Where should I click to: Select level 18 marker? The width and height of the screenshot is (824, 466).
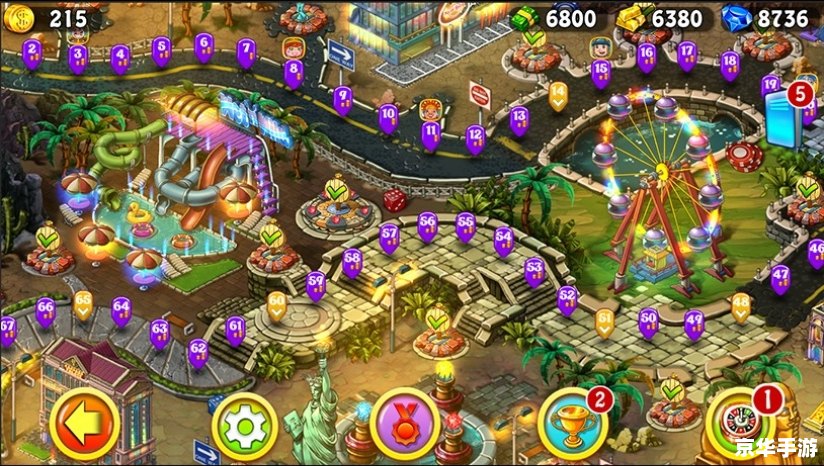tap(730, 64)
